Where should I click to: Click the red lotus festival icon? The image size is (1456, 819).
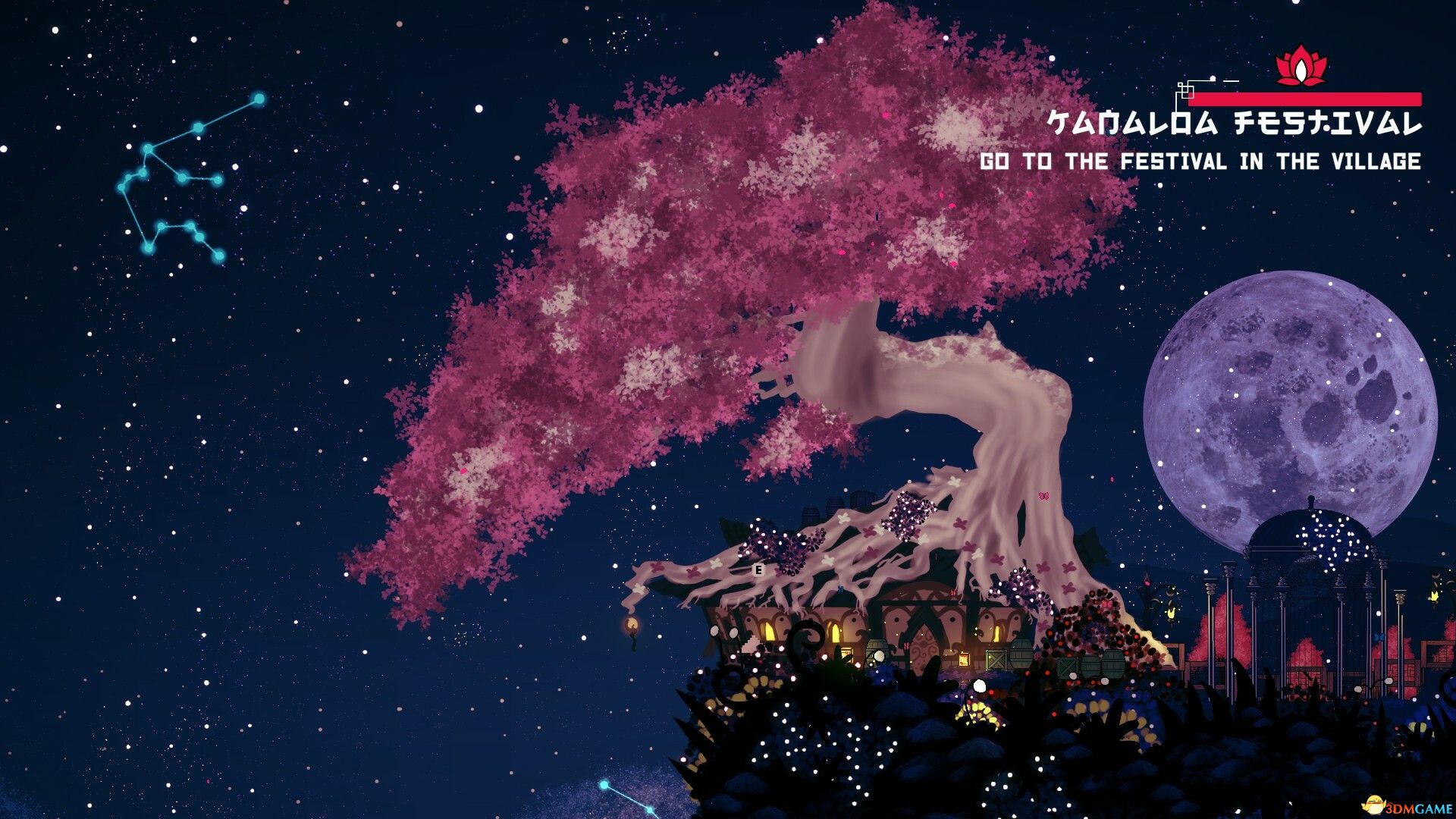pyautogui.click(x=1301, y=67)
